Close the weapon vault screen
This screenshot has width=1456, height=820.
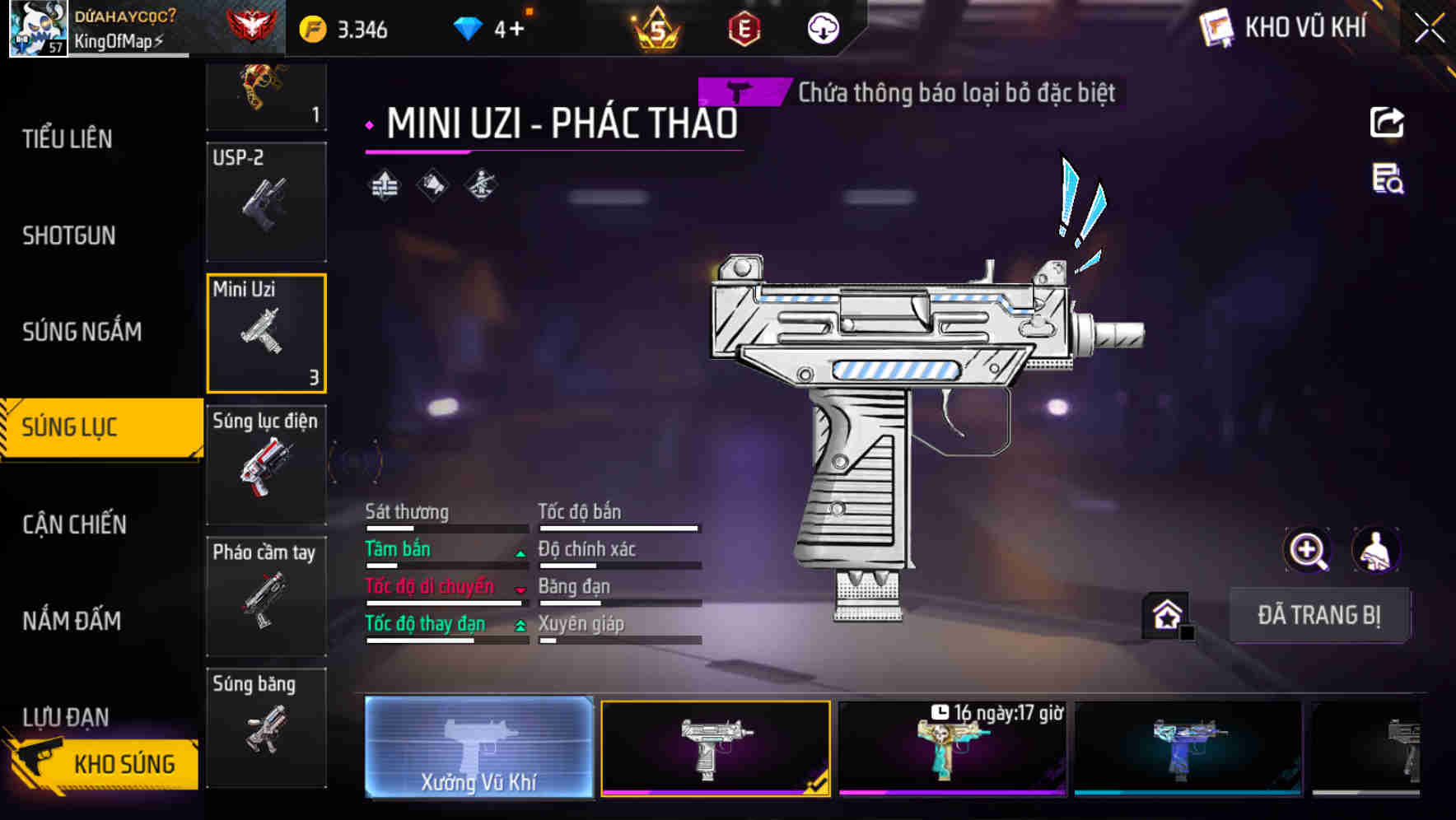1429,29
